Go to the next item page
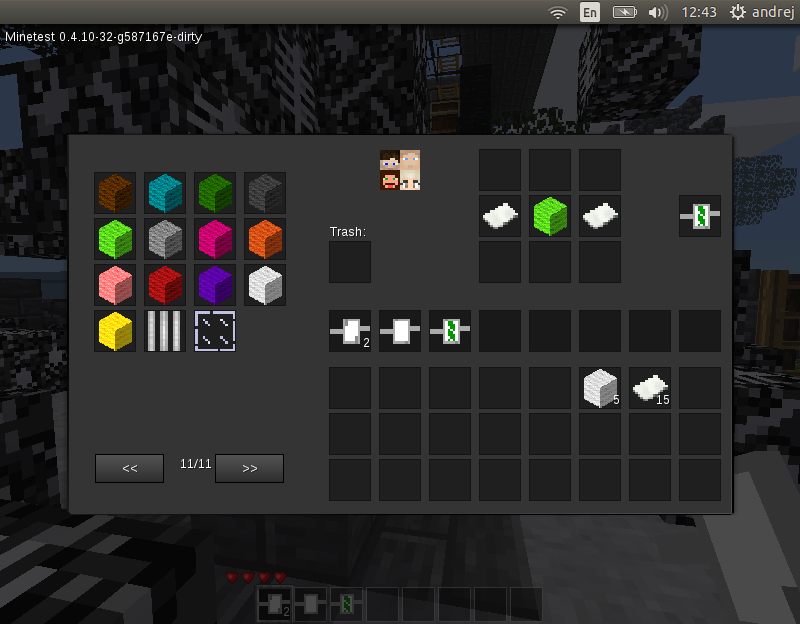Viewport: 800px width, 624px height. pyautogui.click(x=249, y=468)
